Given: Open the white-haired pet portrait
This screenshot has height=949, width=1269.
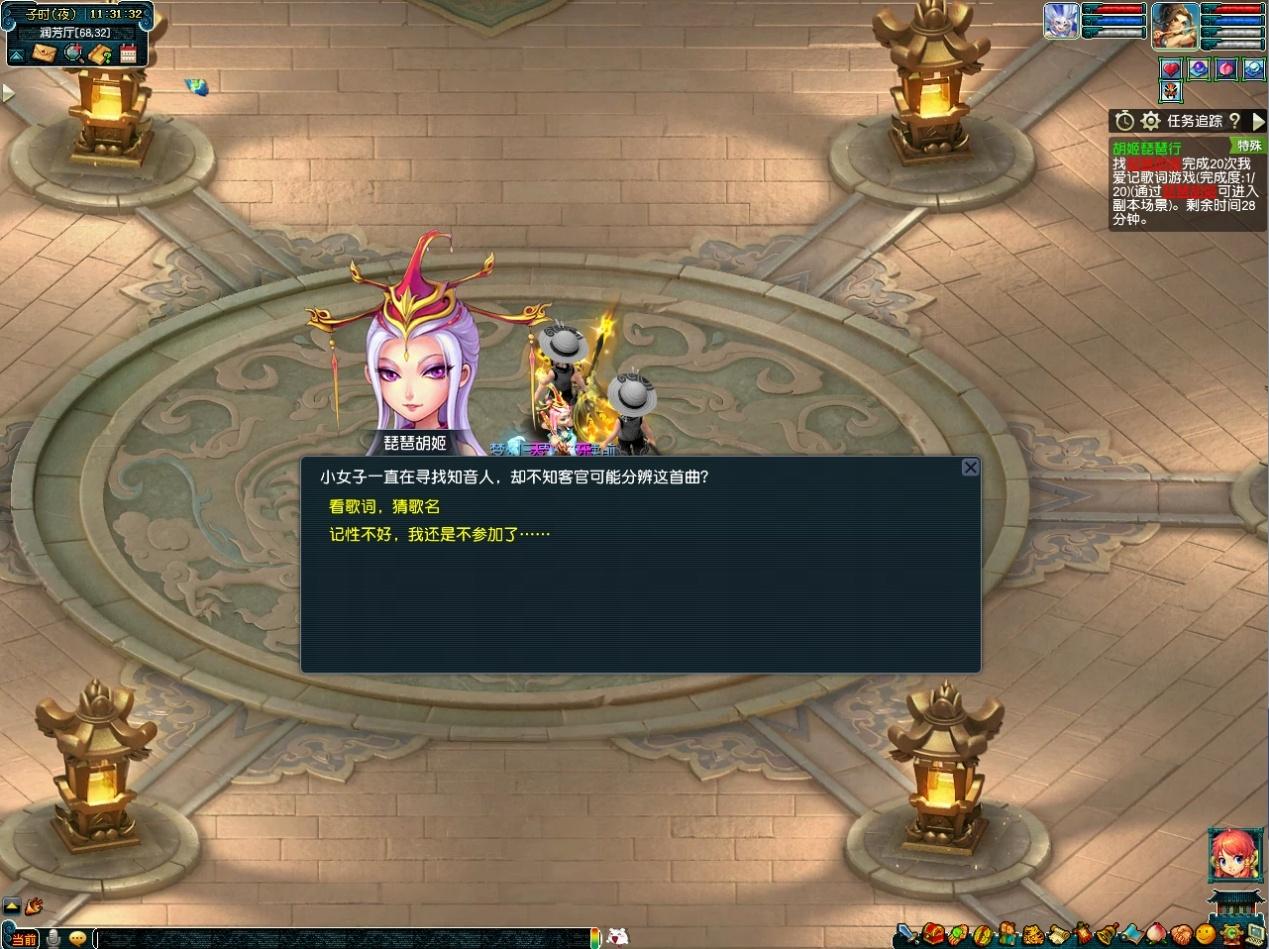Looking at the screenshot, I should point(1061,21).
